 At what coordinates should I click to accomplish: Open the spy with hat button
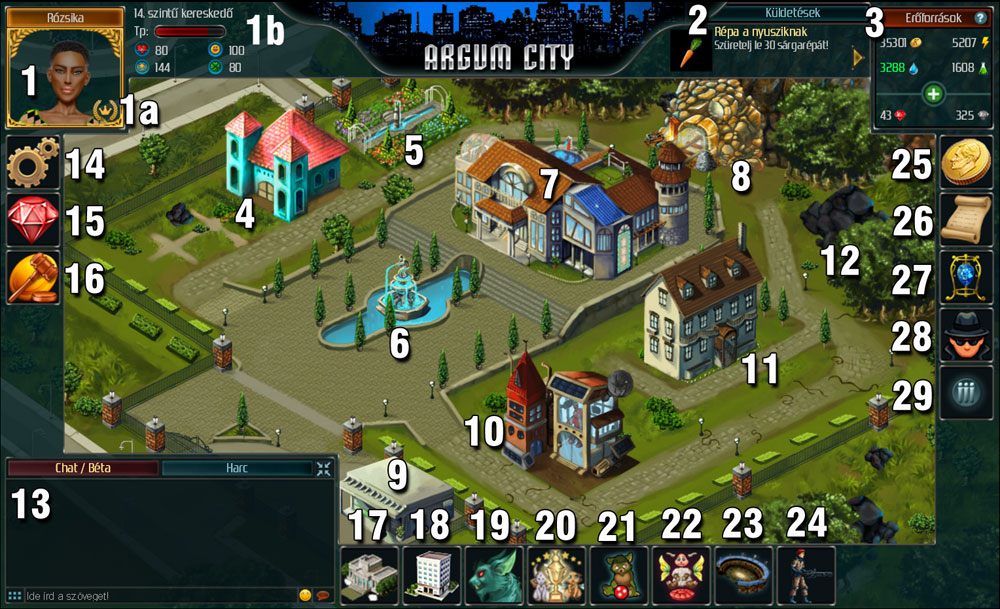[966, 334]
